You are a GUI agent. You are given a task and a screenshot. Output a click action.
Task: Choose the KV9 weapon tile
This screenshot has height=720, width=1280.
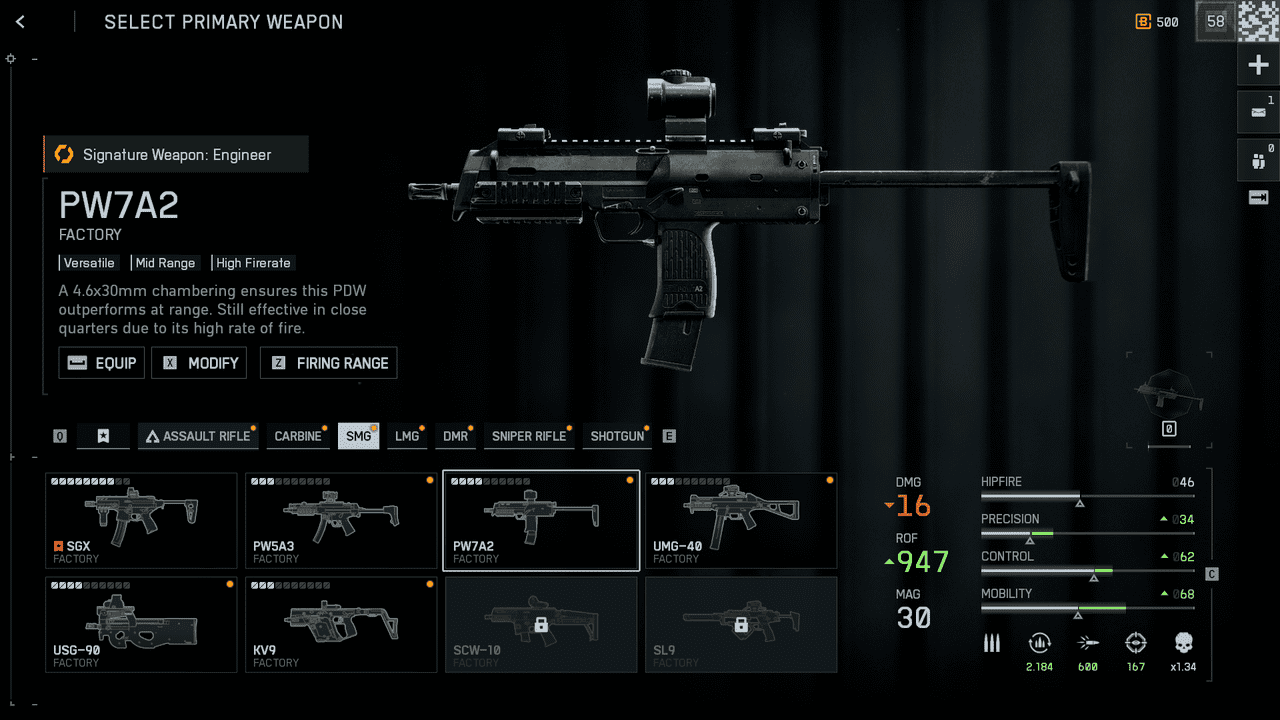tap(341, 624)
